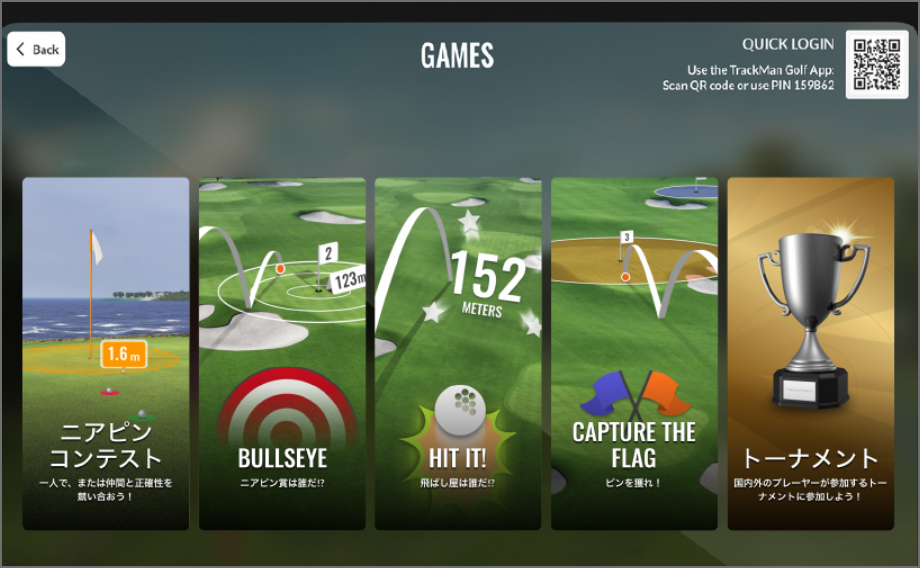Click the Quick Login QR code
Image resolution: width=920 pixels, height=568 pixels.
(x=877, y=65)
